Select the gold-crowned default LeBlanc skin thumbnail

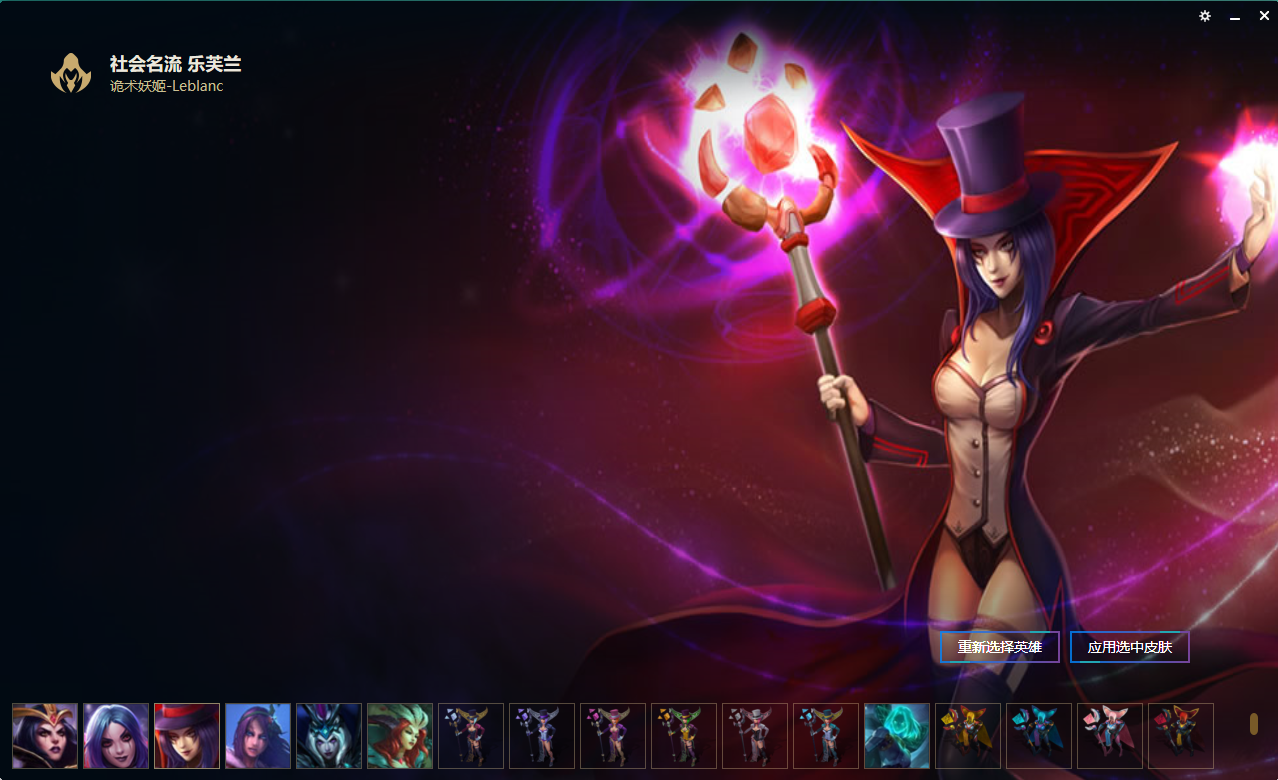point(45,736)
